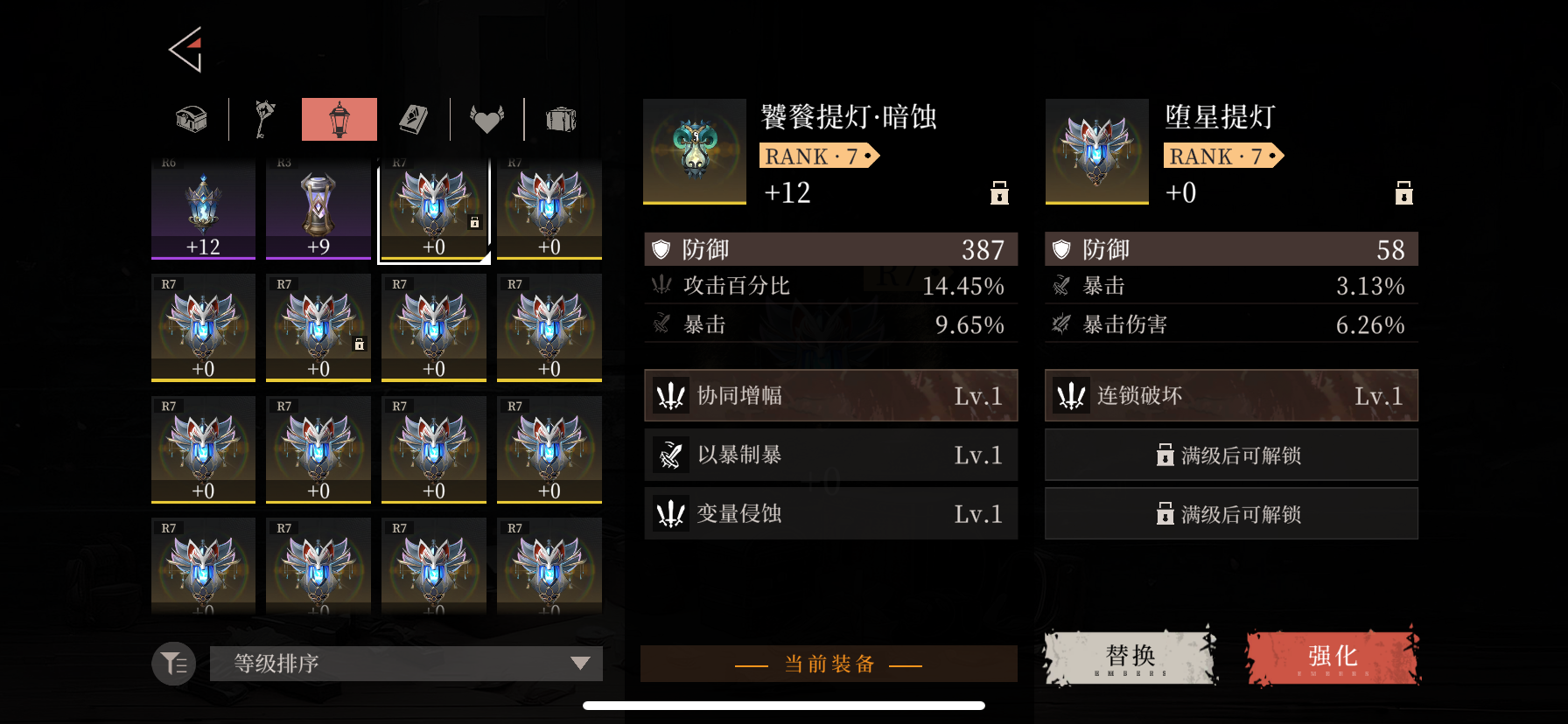Open the 协同增幅 skill entry
This screenshot has height=724, width=1568.
(829, 395)
